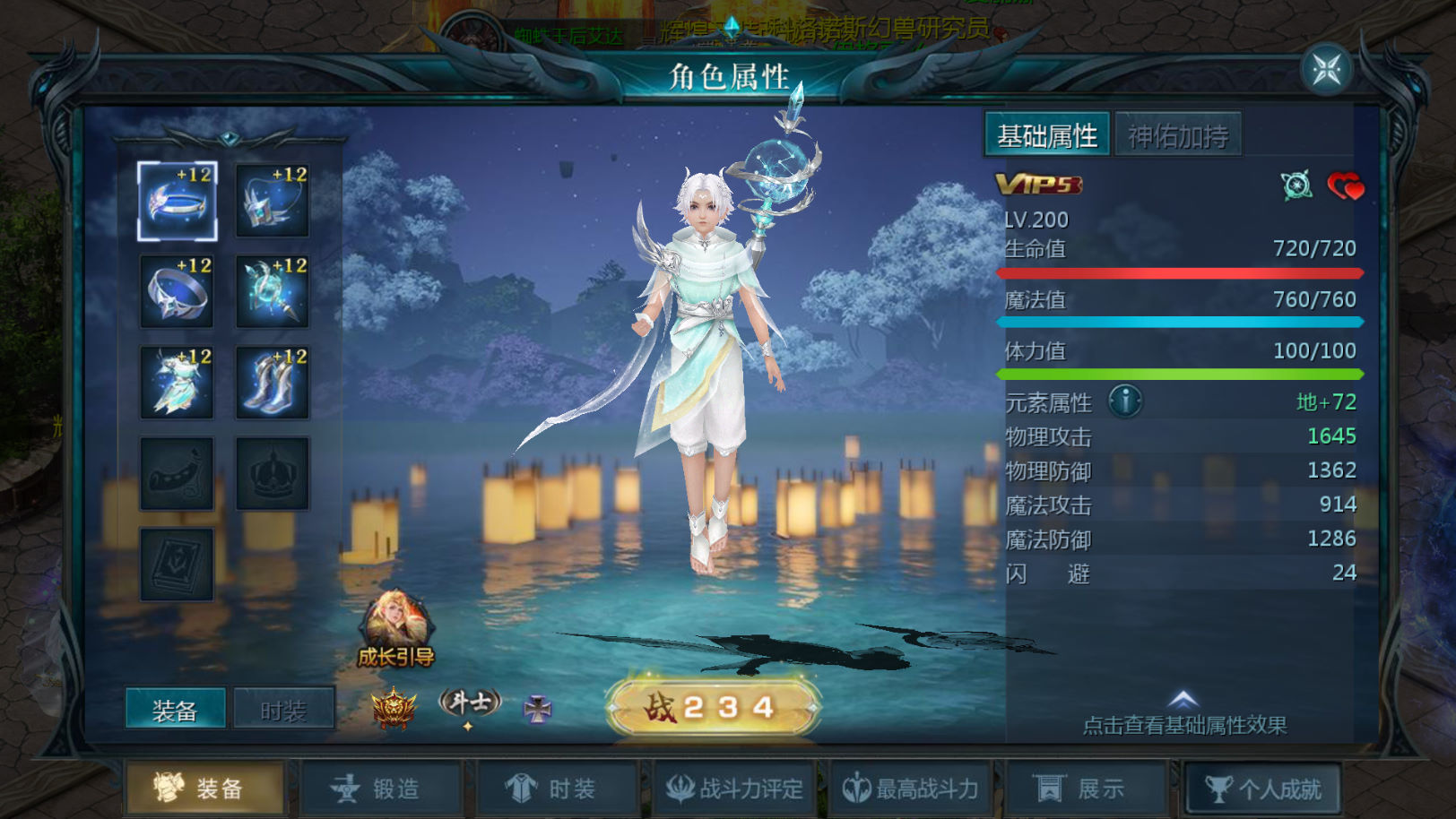Click the 斗士 title badge
Image resolution: width=1456 pixels, height=819 pixels.
click(x=469, y=703)
